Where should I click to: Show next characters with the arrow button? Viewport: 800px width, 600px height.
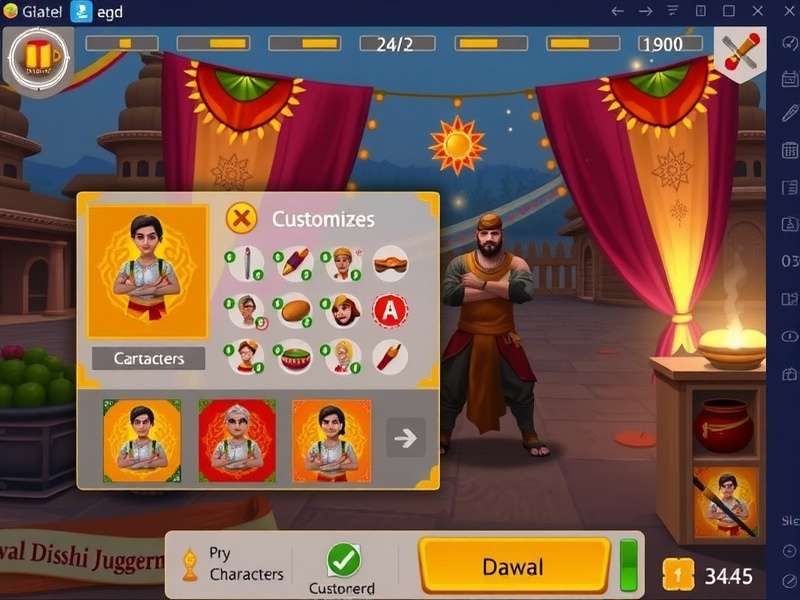(x=406, y=438)
